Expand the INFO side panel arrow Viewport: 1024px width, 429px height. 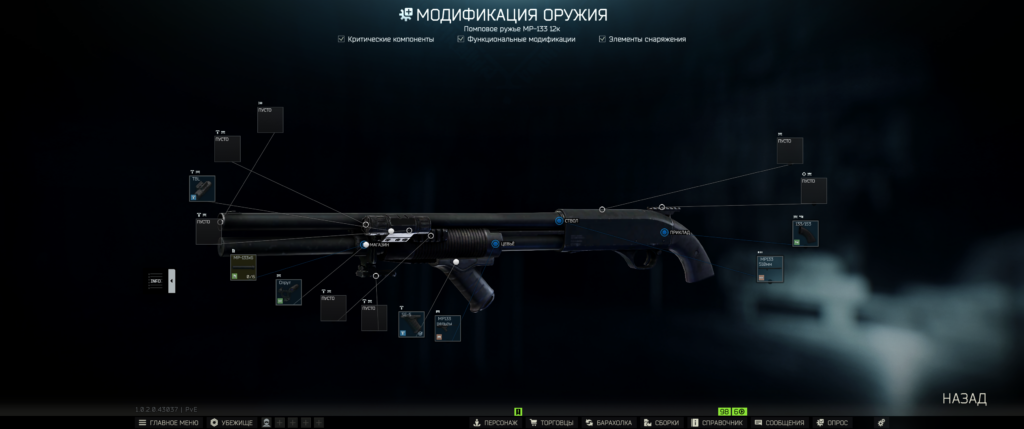(171, 281)
